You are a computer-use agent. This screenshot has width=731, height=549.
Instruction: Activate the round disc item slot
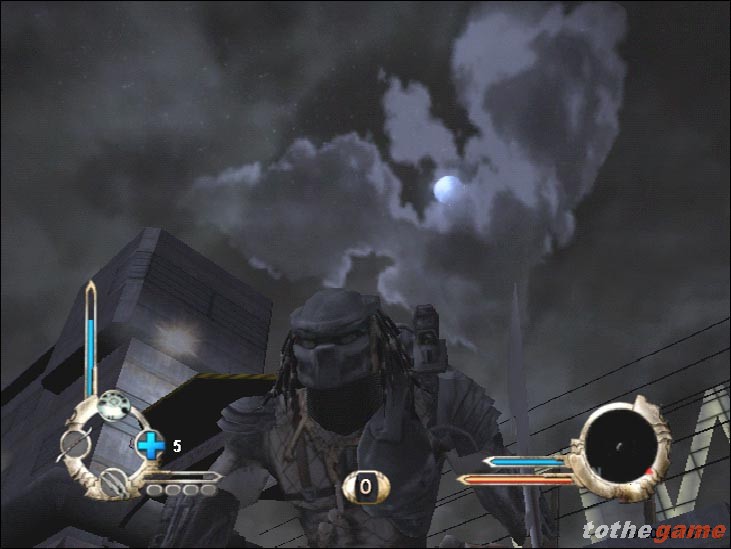(113, 407)
